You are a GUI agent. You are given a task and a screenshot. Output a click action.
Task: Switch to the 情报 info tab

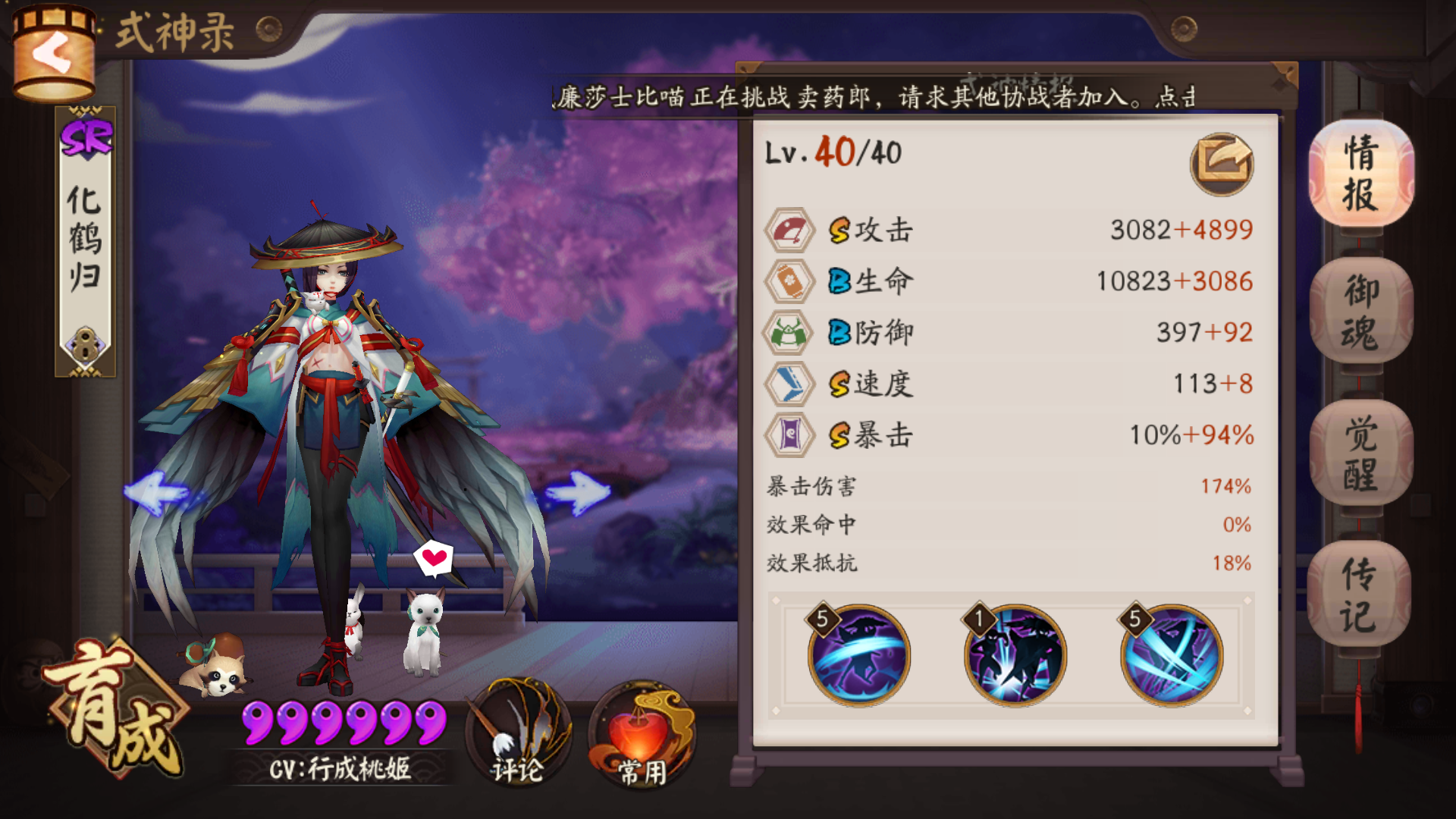tap(1360, 173)
